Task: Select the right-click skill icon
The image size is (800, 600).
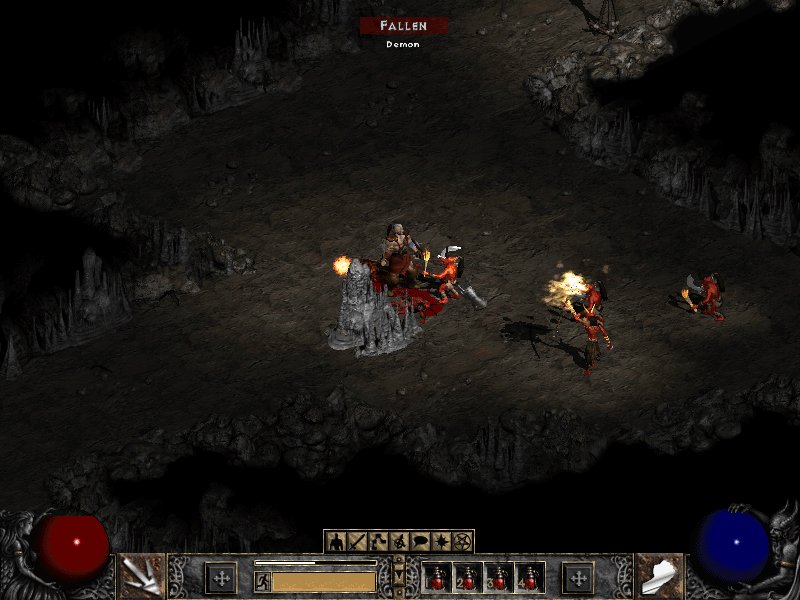Action: tap(659, 577)
